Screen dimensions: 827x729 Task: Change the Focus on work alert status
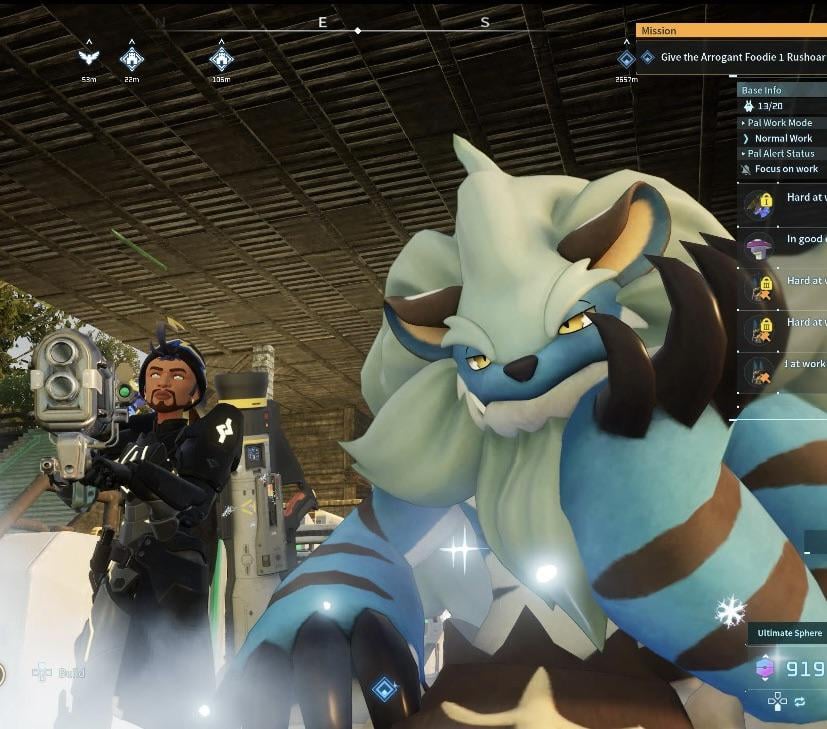tap(785, 169)
